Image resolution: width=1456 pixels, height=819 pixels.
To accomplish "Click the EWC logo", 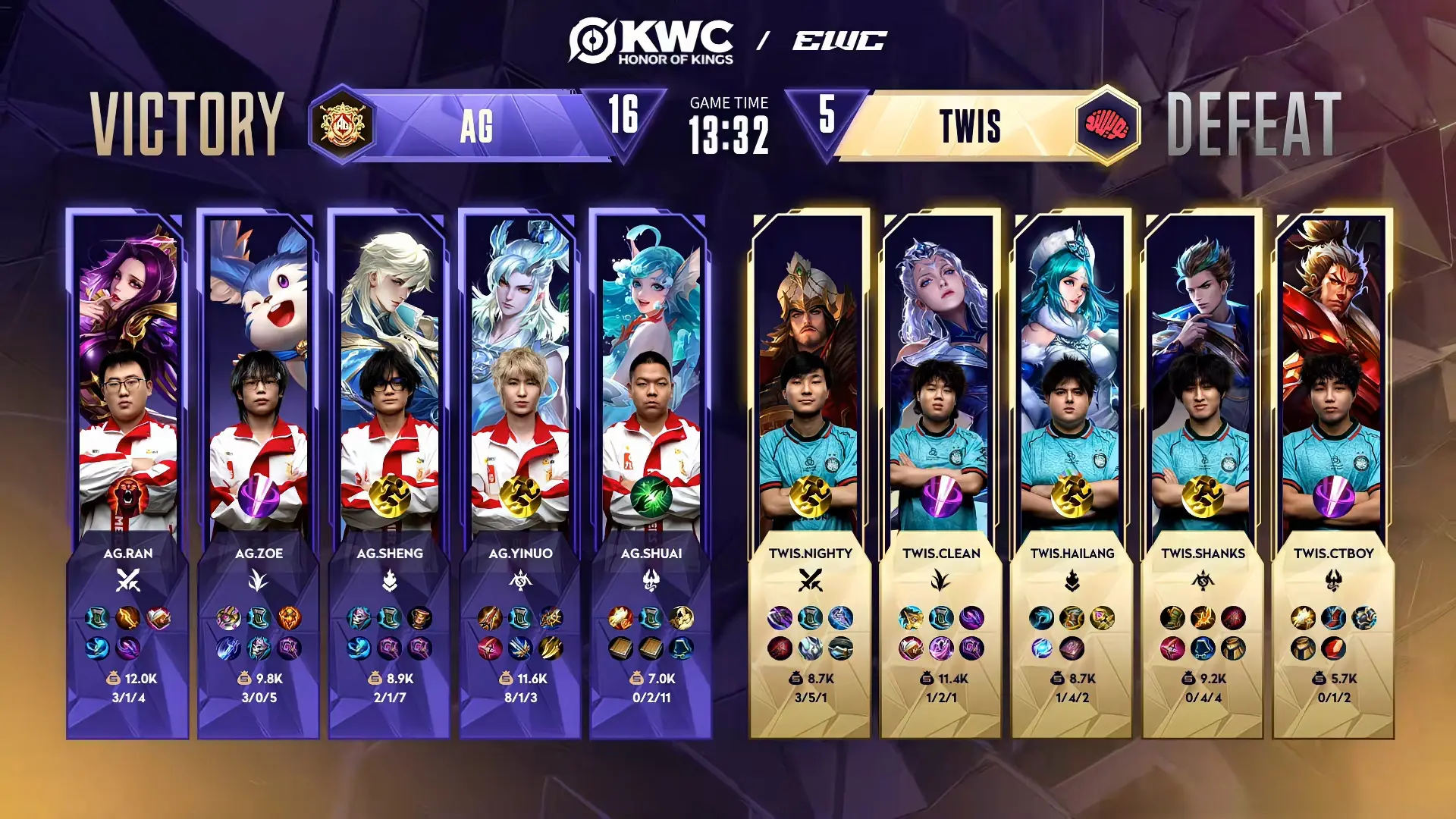I will pyautogui.click(x=839, y=41).
